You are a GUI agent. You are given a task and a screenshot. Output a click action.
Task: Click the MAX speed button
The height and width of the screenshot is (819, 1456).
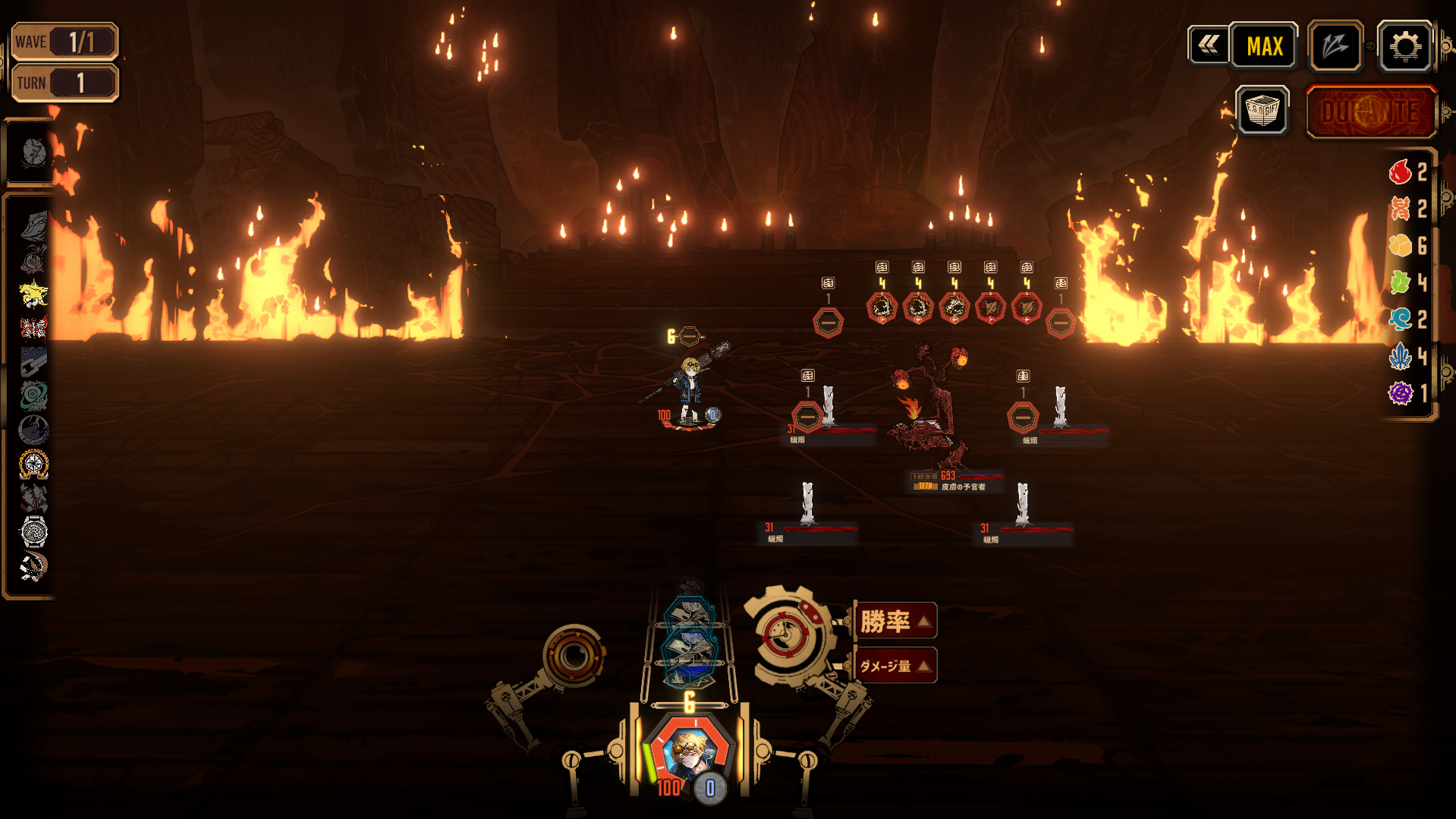[1264, 47]
